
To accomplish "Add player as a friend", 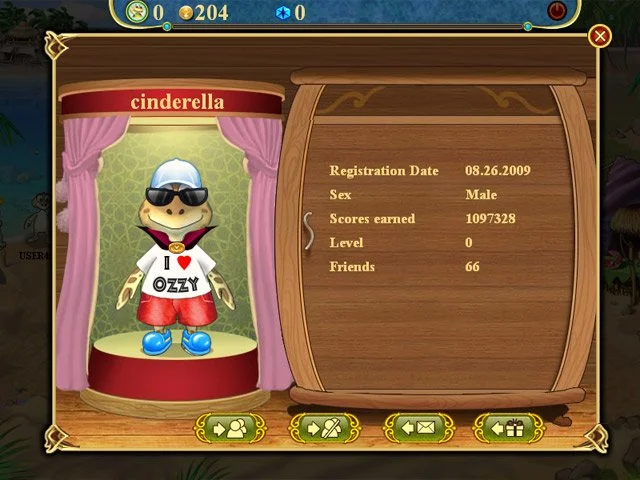I will point(229,428).
